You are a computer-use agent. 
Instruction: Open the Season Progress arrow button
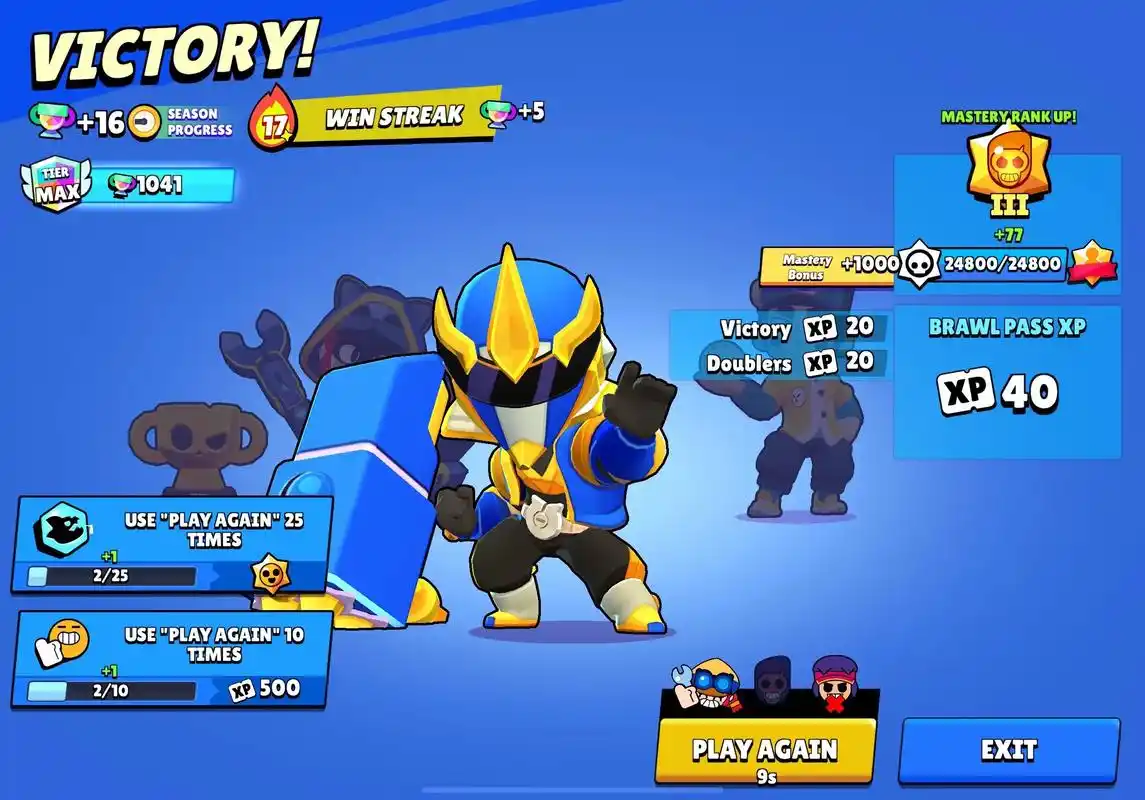pyautogui.click(x=146, y=122)
